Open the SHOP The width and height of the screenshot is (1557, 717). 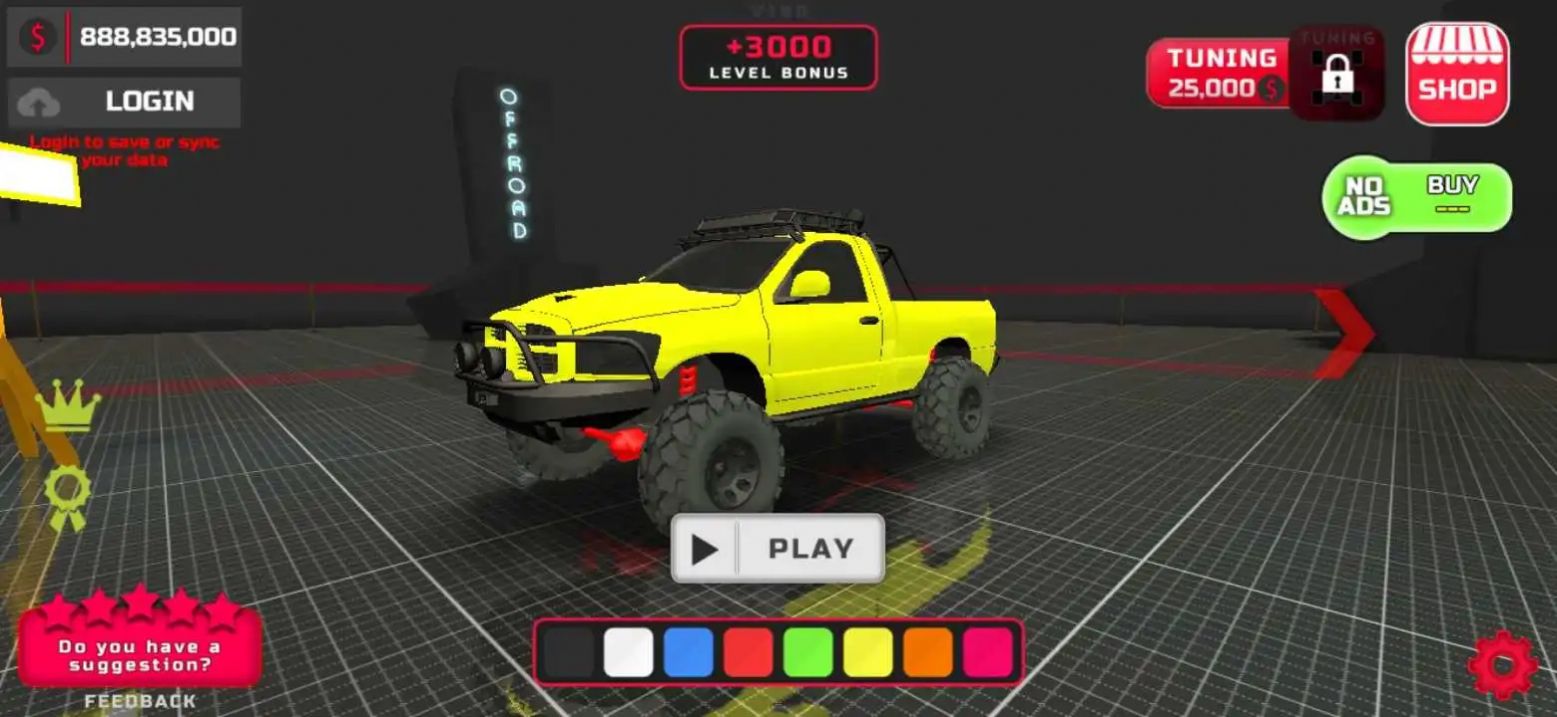(1457, 74)
